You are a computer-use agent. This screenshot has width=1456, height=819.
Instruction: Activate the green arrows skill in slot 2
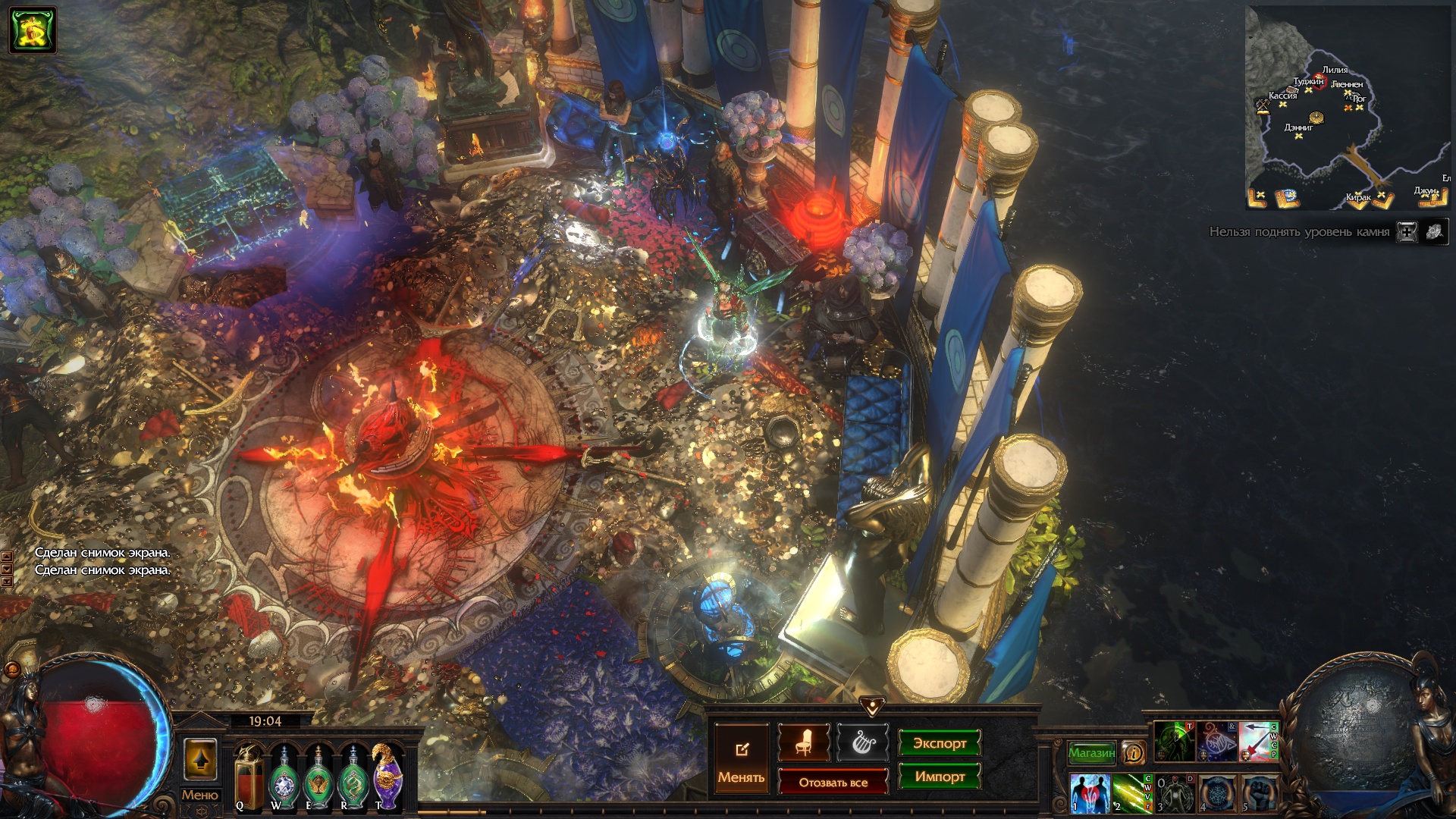click(x=1130, y=792)
